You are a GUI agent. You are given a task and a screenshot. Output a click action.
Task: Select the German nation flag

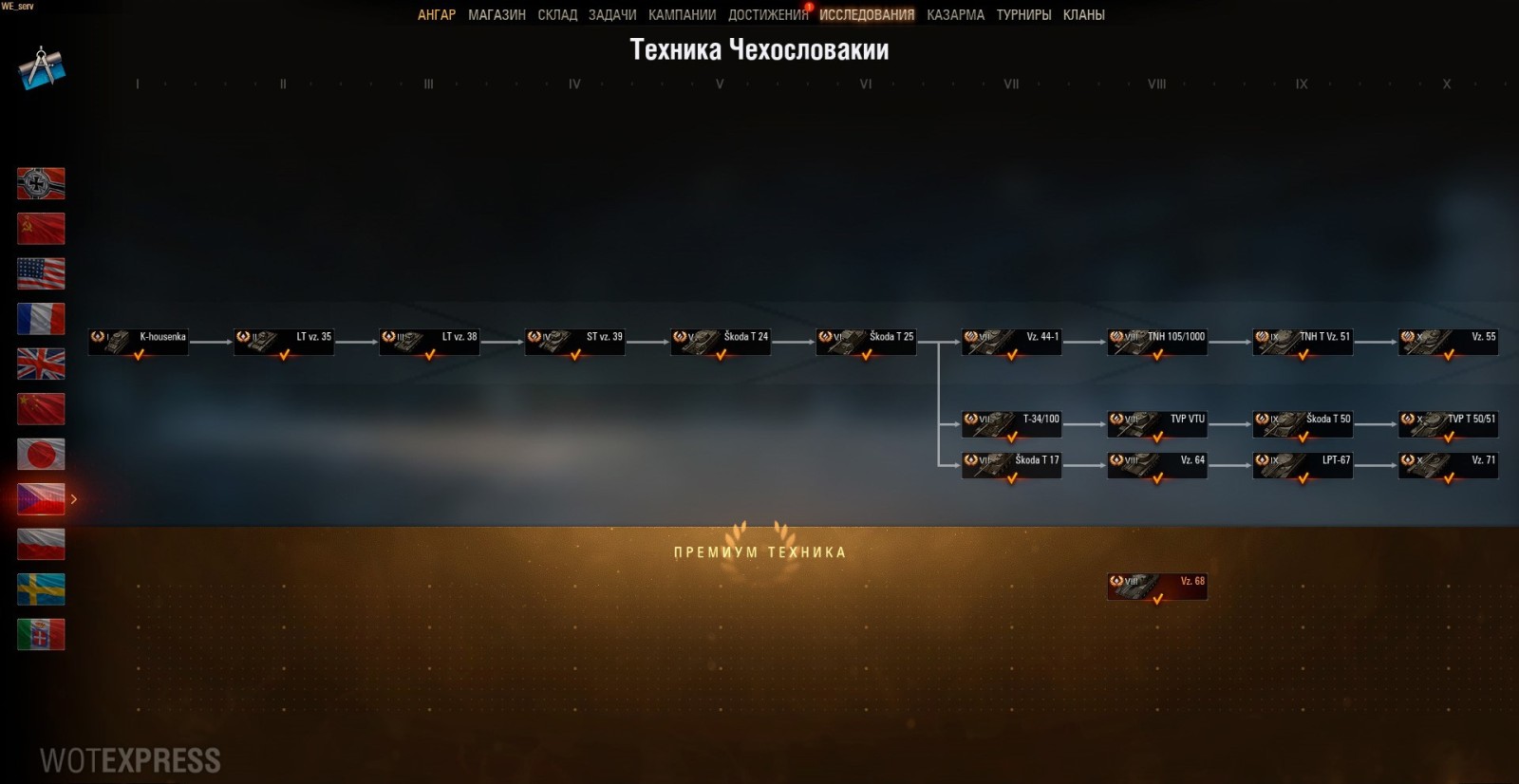click(41, 184)
